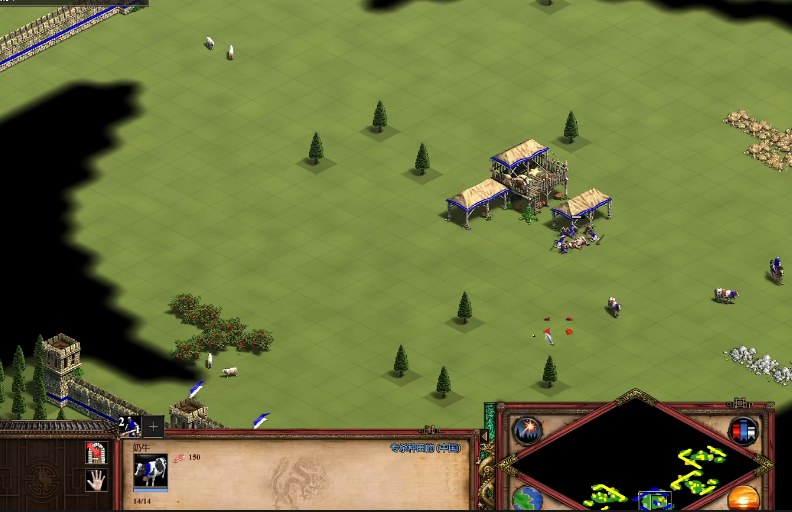Image resolution: width=792 pixels, height=512 pixels.
Task: Toggle the blue and red banners minimap button
Action: tap(743, 432)
